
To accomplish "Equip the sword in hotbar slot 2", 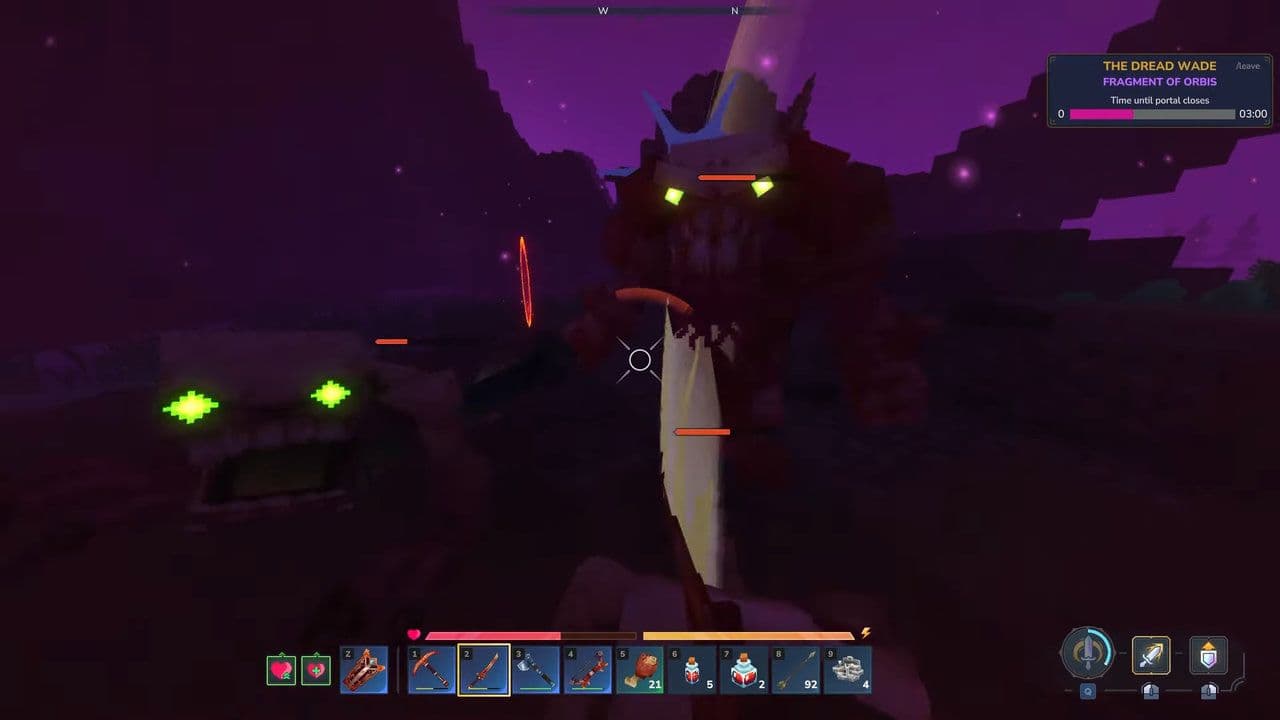I will [485, 668].
